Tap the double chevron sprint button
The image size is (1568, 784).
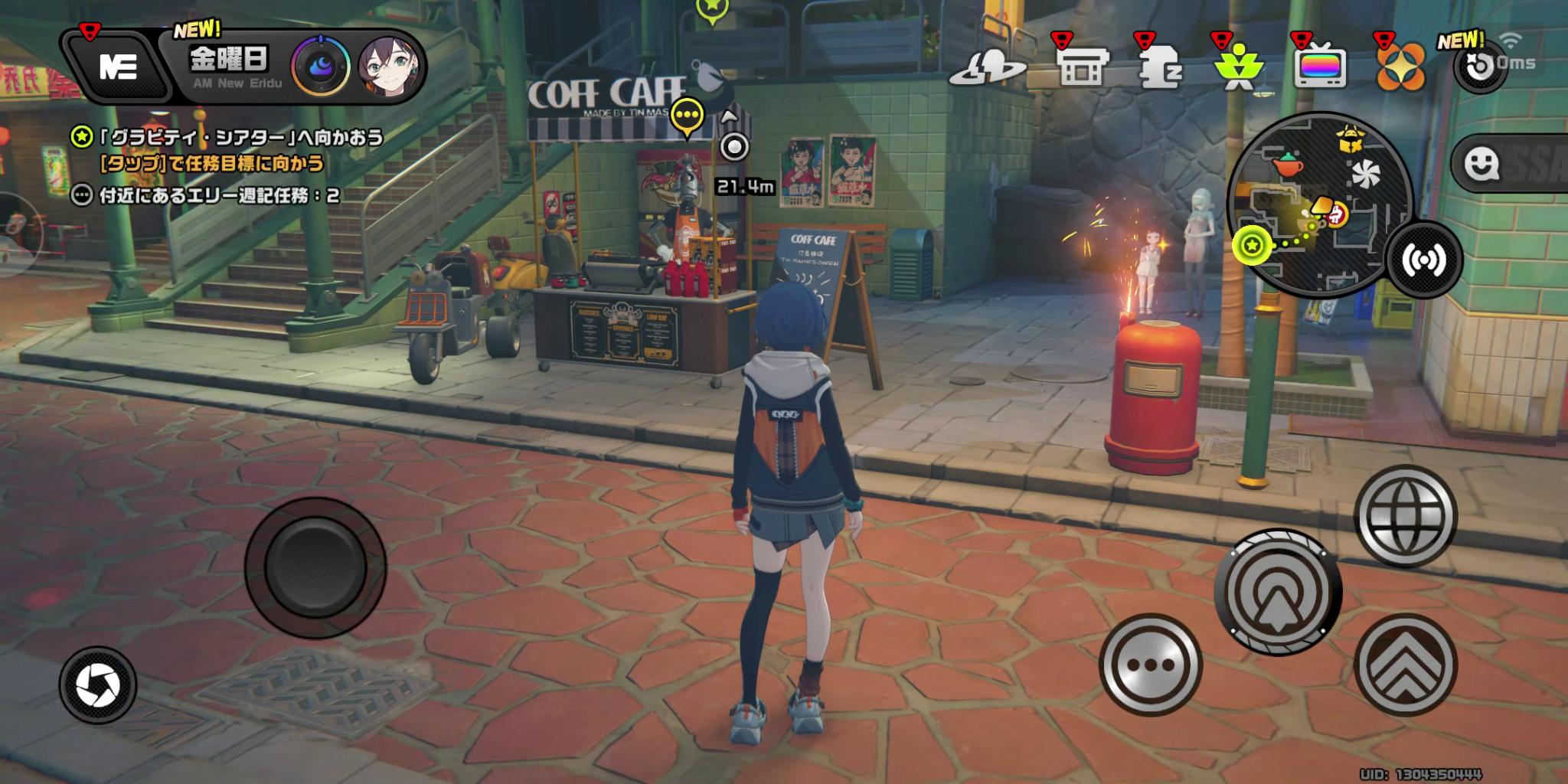(1405, 665)
